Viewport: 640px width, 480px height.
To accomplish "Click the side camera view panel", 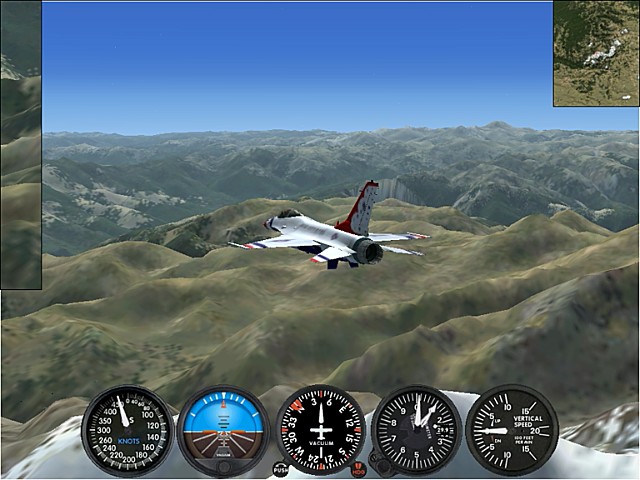I will click(x=21, y=145).
